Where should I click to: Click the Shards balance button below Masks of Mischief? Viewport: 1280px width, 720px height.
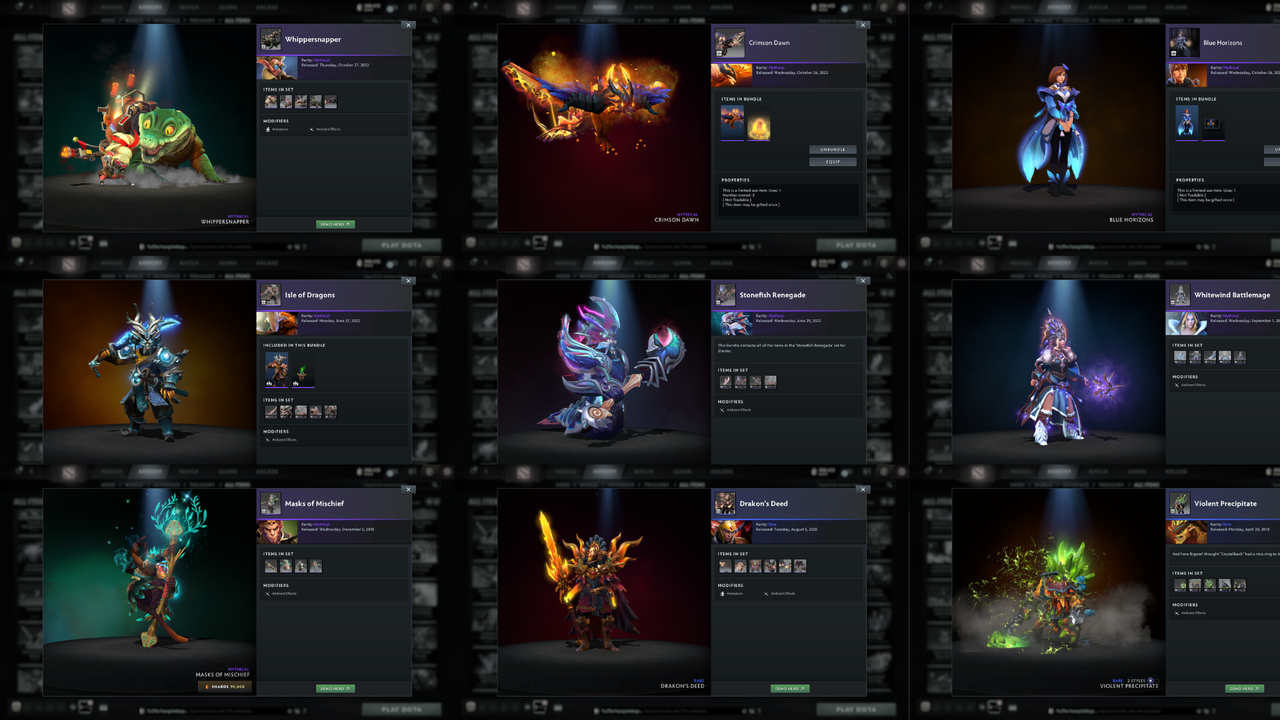click(225, 687)
